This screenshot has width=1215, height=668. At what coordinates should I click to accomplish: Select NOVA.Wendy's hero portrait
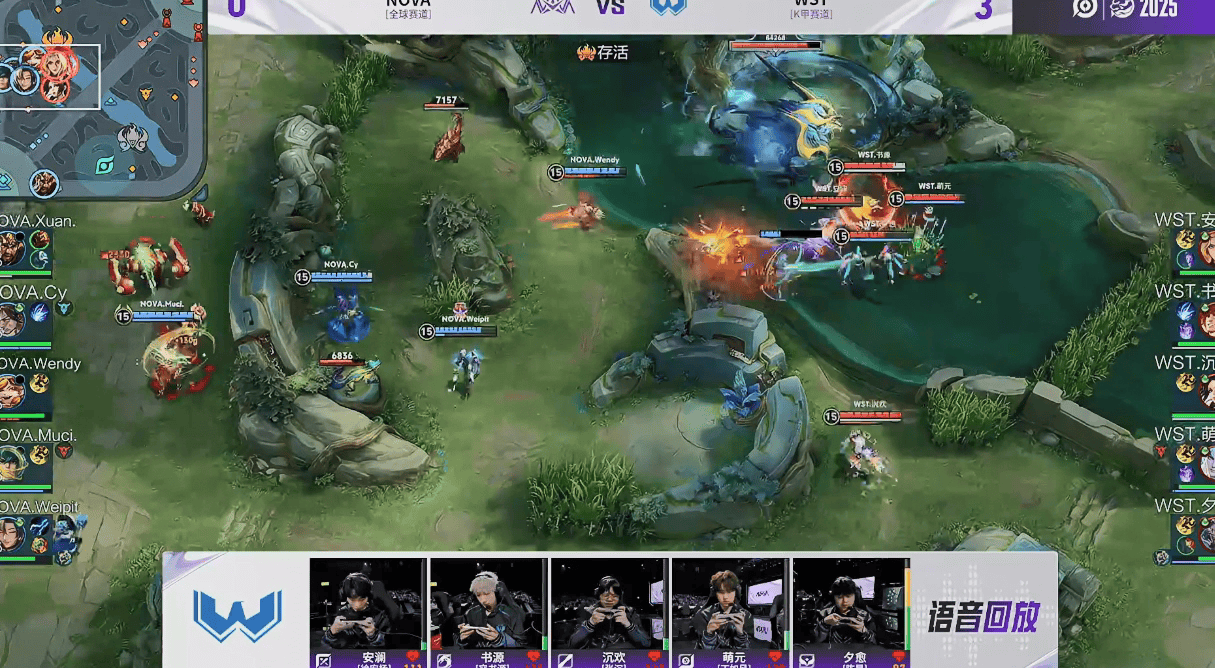click(11, 391)
